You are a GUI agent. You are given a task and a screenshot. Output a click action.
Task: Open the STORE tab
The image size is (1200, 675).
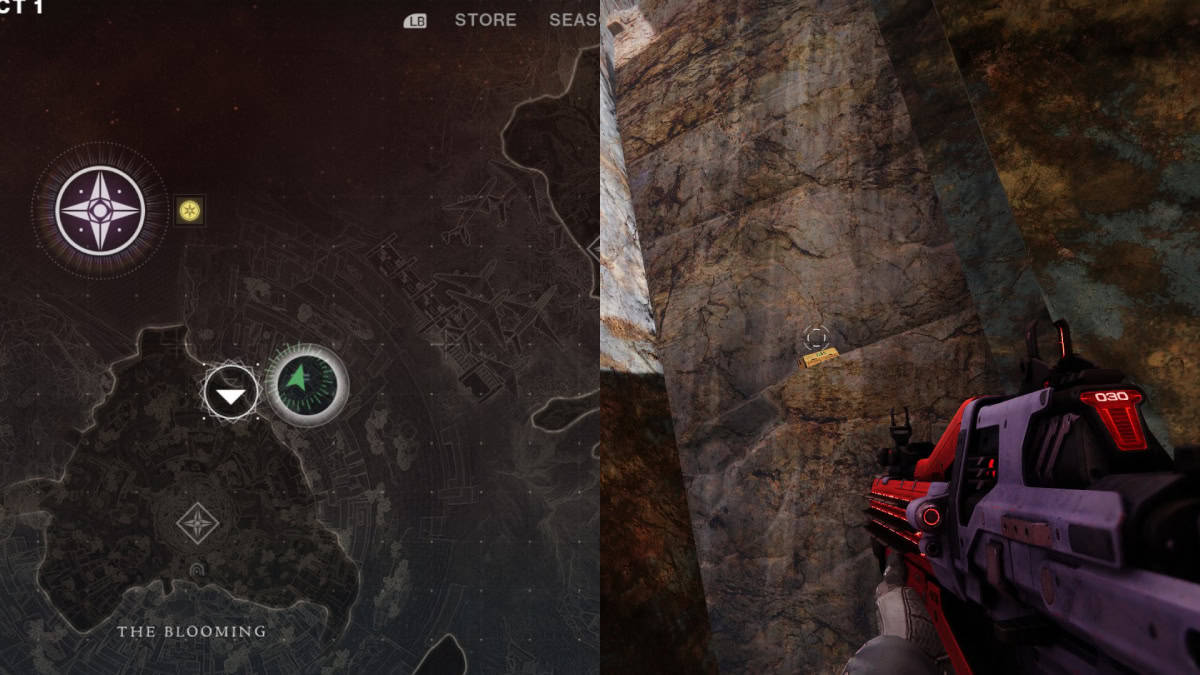click(485, 20)
